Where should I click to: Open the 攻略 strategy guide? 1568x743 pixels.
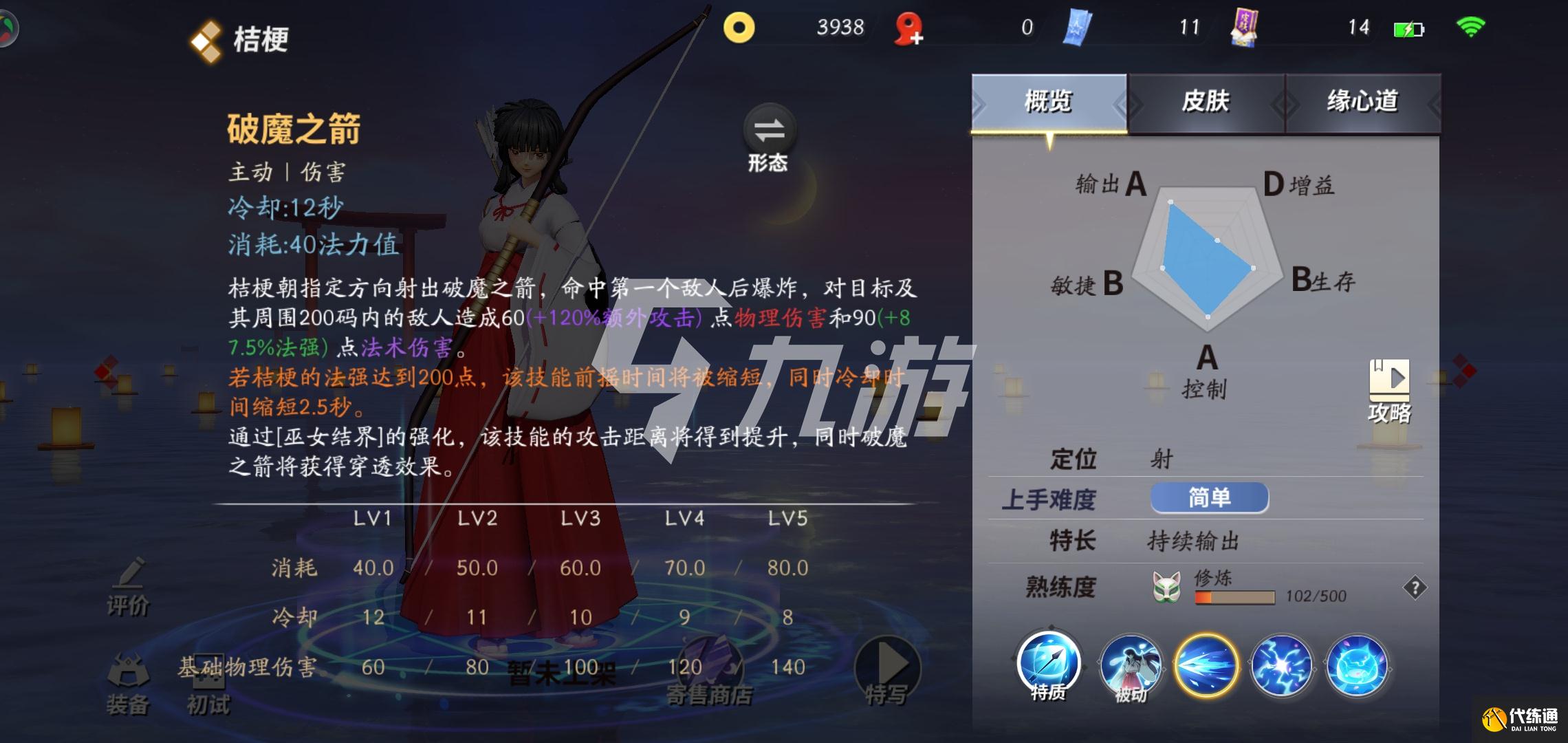tap(1389, 390)
